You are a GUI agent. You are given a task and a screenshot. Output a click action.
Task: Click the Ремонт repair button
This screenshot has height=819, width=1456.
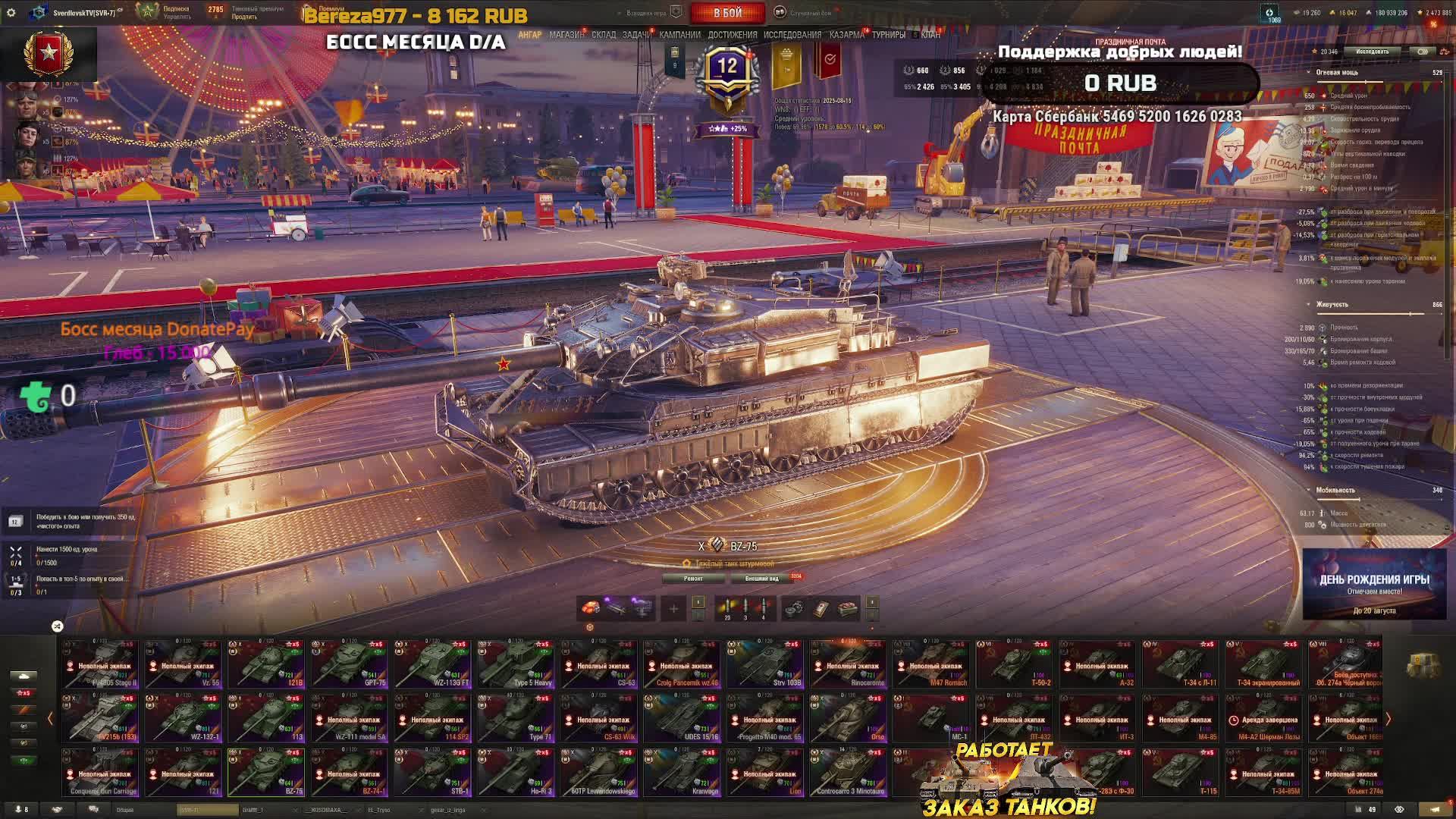693,579
